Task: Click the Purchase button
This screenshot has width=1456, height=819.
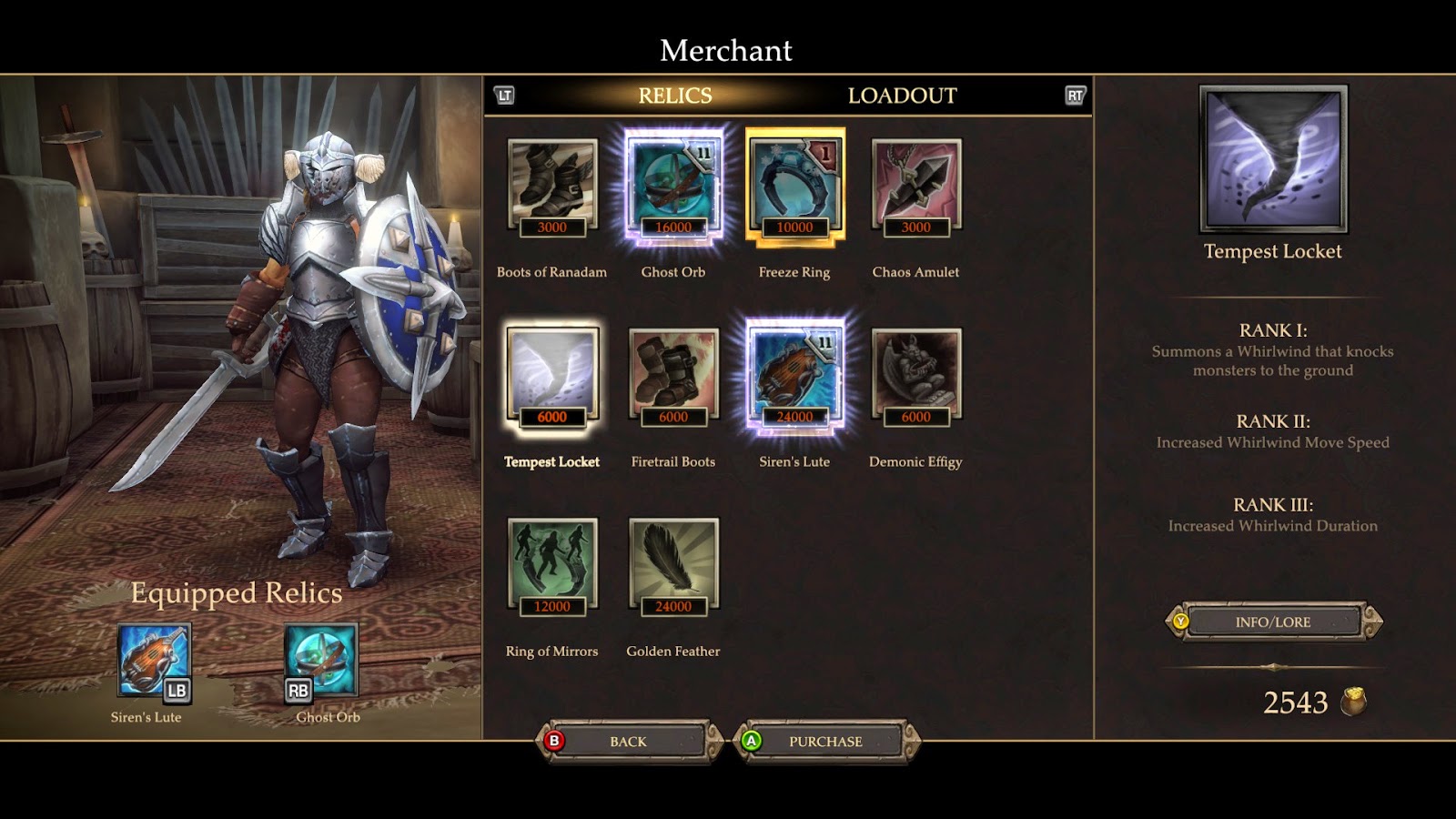Action: coord(825,742)
